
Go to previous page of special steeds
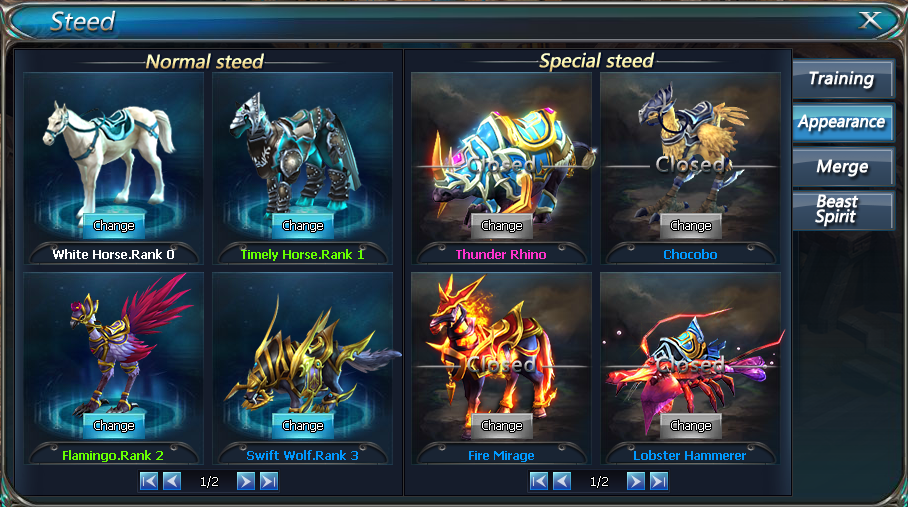pos(562,481)
